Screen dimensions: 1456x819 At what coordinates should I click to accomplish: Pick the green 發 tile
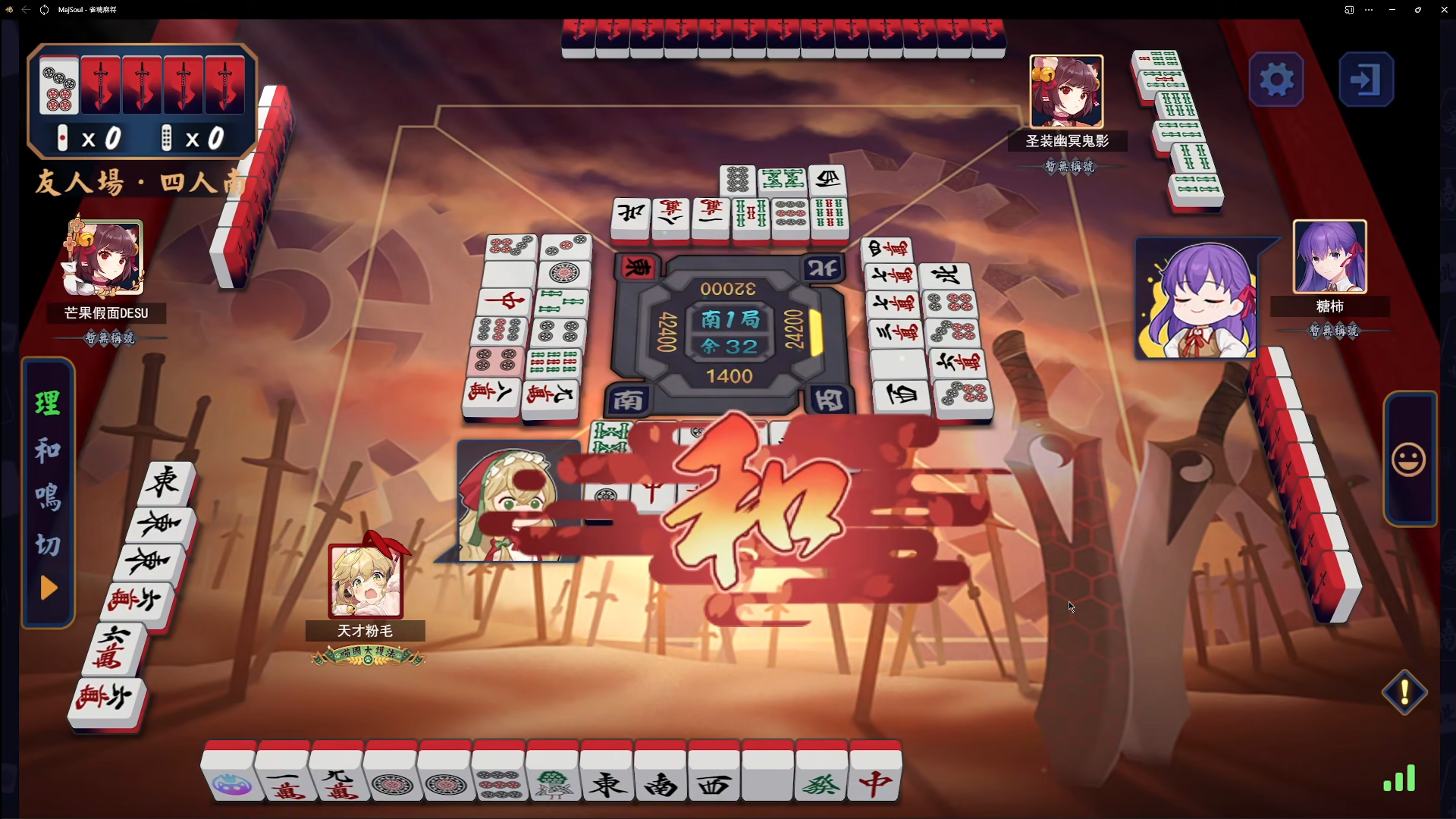[822, 777]
